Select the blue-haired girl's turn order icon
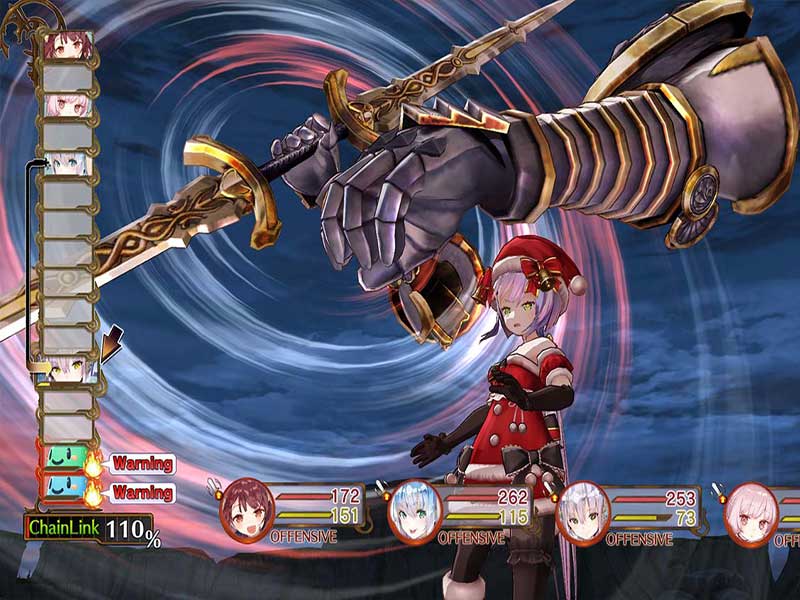Image resolution: width=800 pixels, height=600 pixels. [69, 163]
